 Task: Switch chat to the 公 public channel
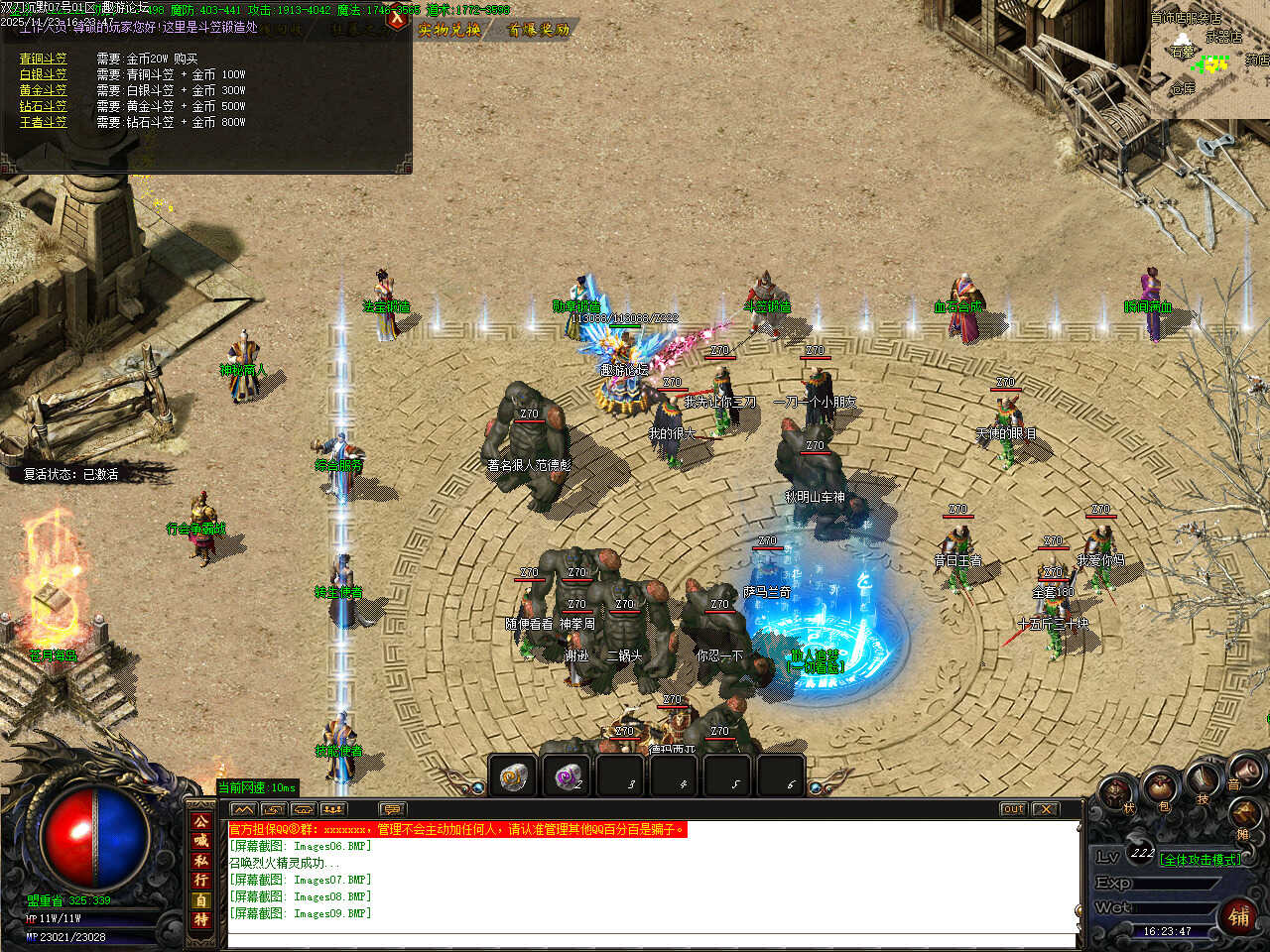201,821
